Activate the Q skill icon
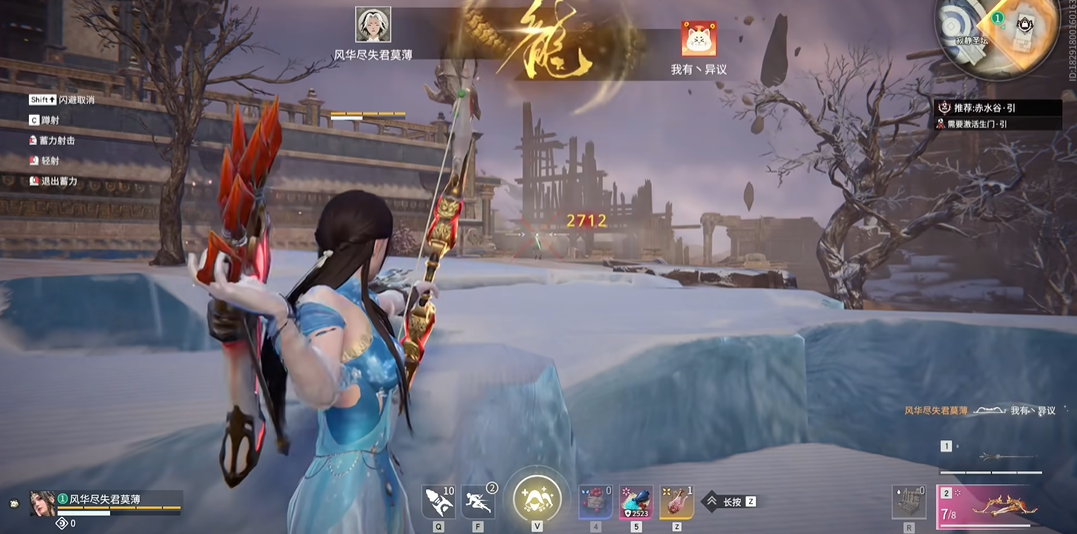 439,500
